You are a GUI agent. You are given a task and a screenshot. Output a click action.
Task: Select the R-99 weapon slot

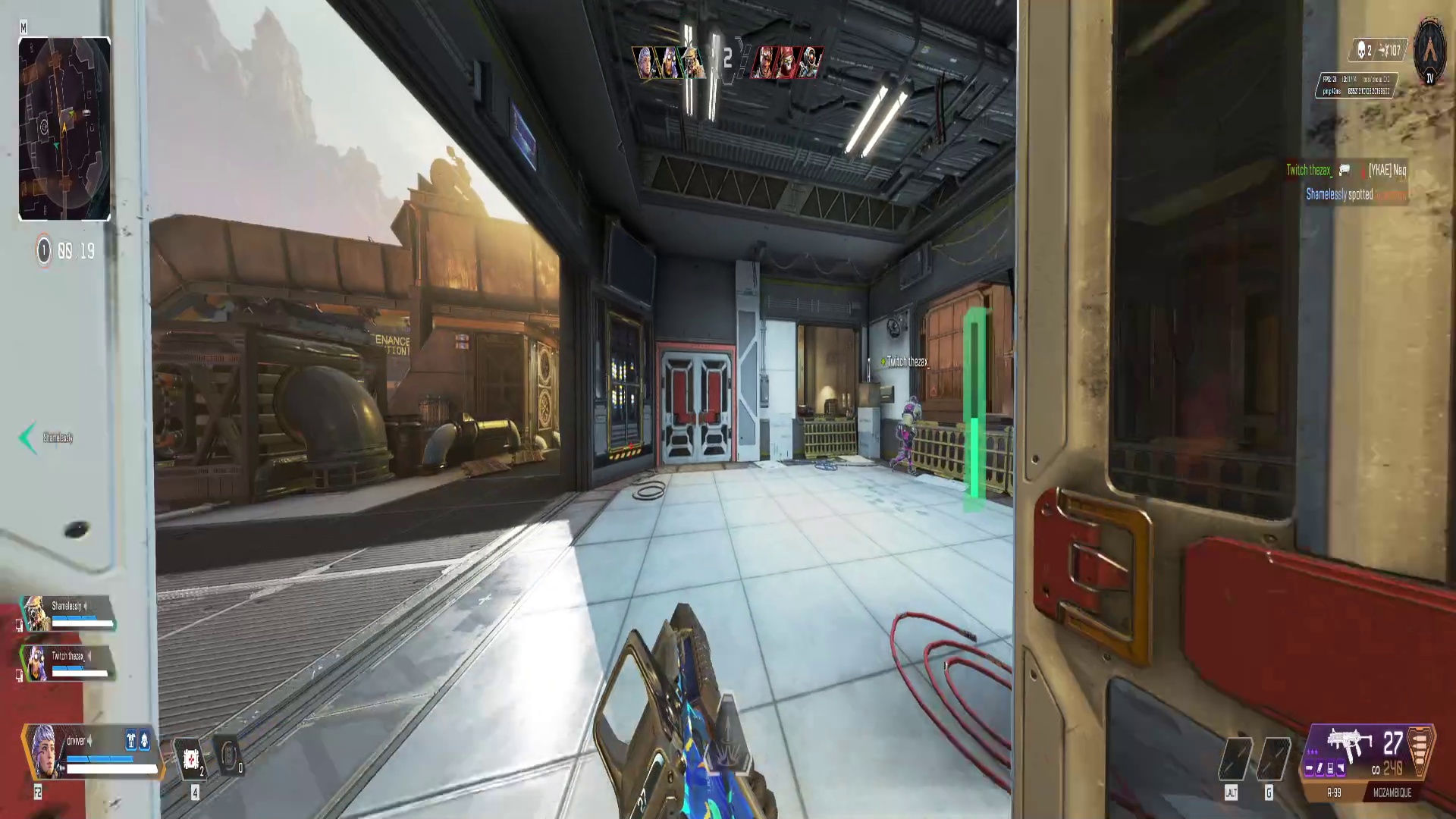pyautogui.click(x=1334, y=792)
